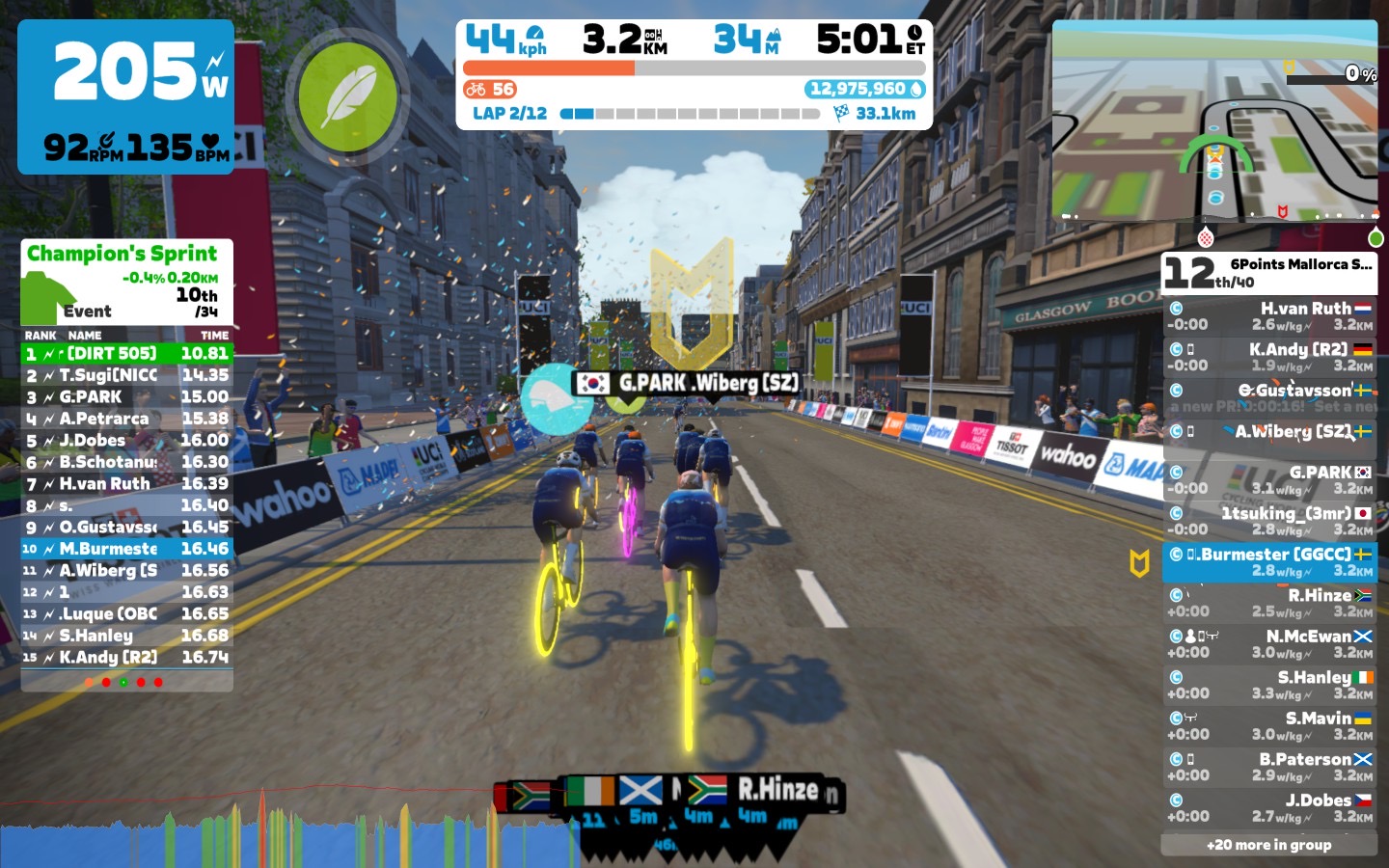
Task: Select R.Hinze in the riders list
Action: pos(1268,603)
